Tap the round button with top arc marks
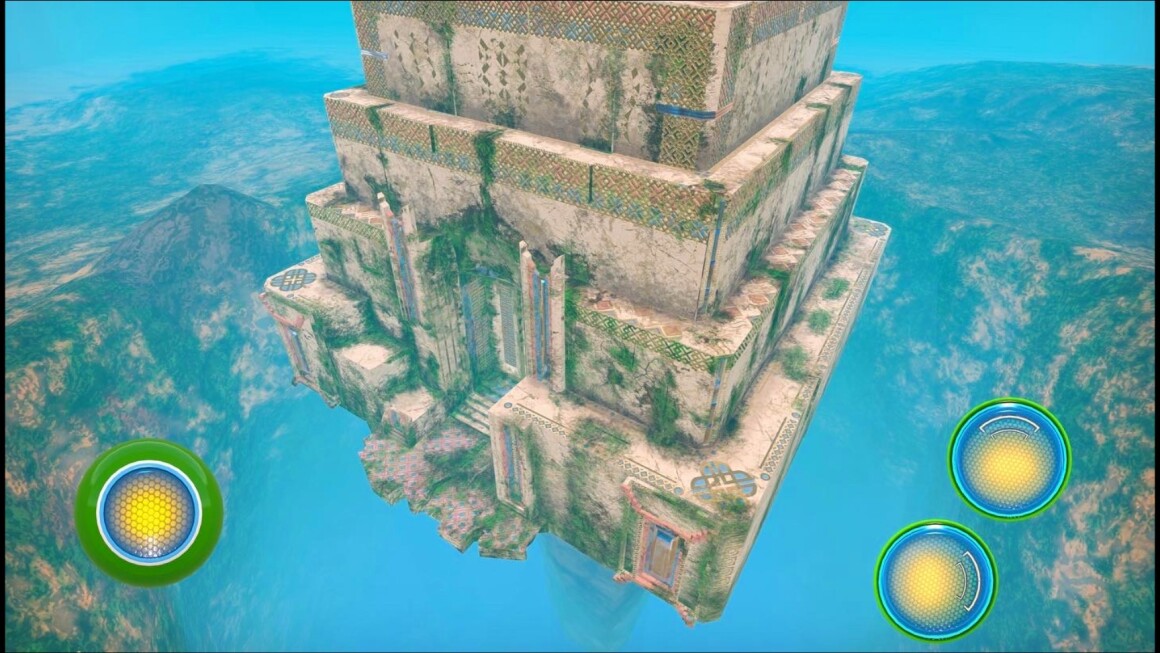 tap(1009, 459)
